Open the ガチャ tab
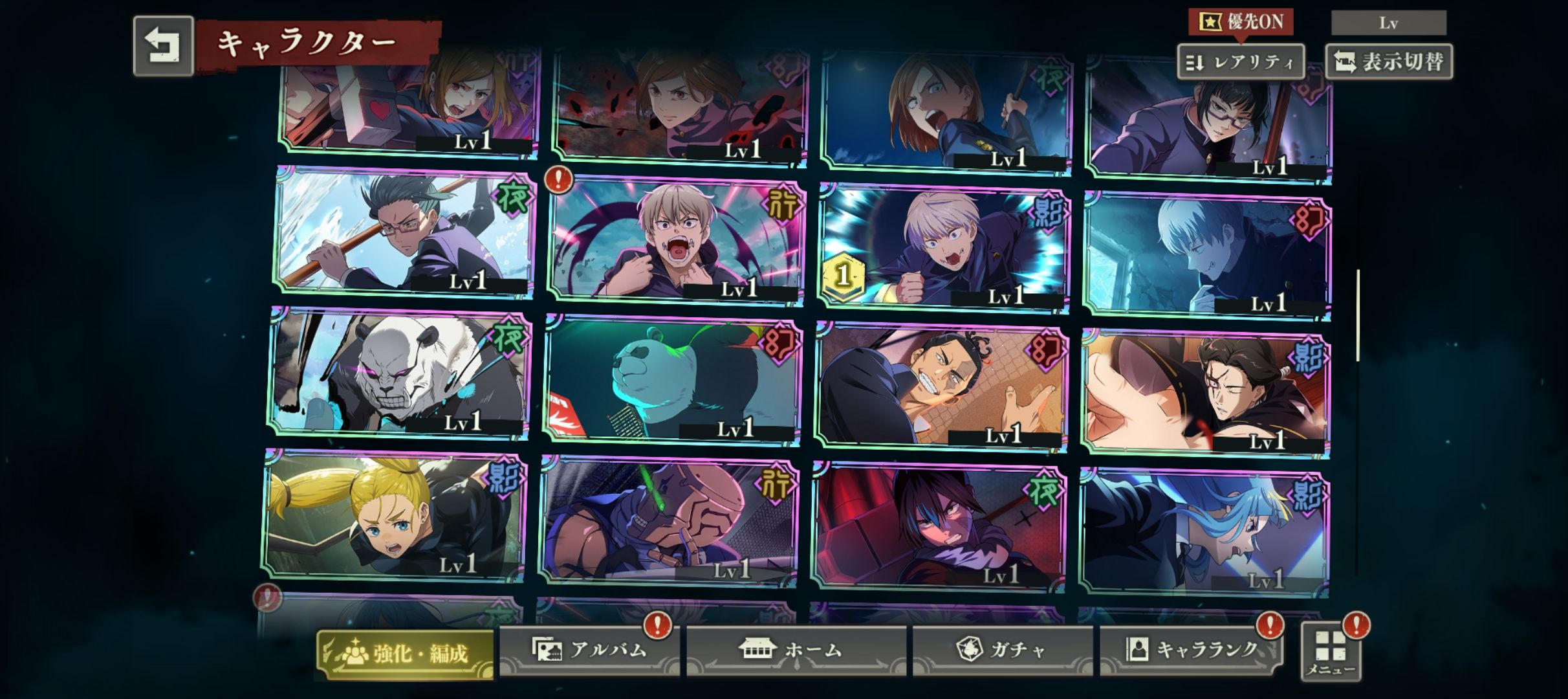1568x699 pixels. (x=1002, y=650)
